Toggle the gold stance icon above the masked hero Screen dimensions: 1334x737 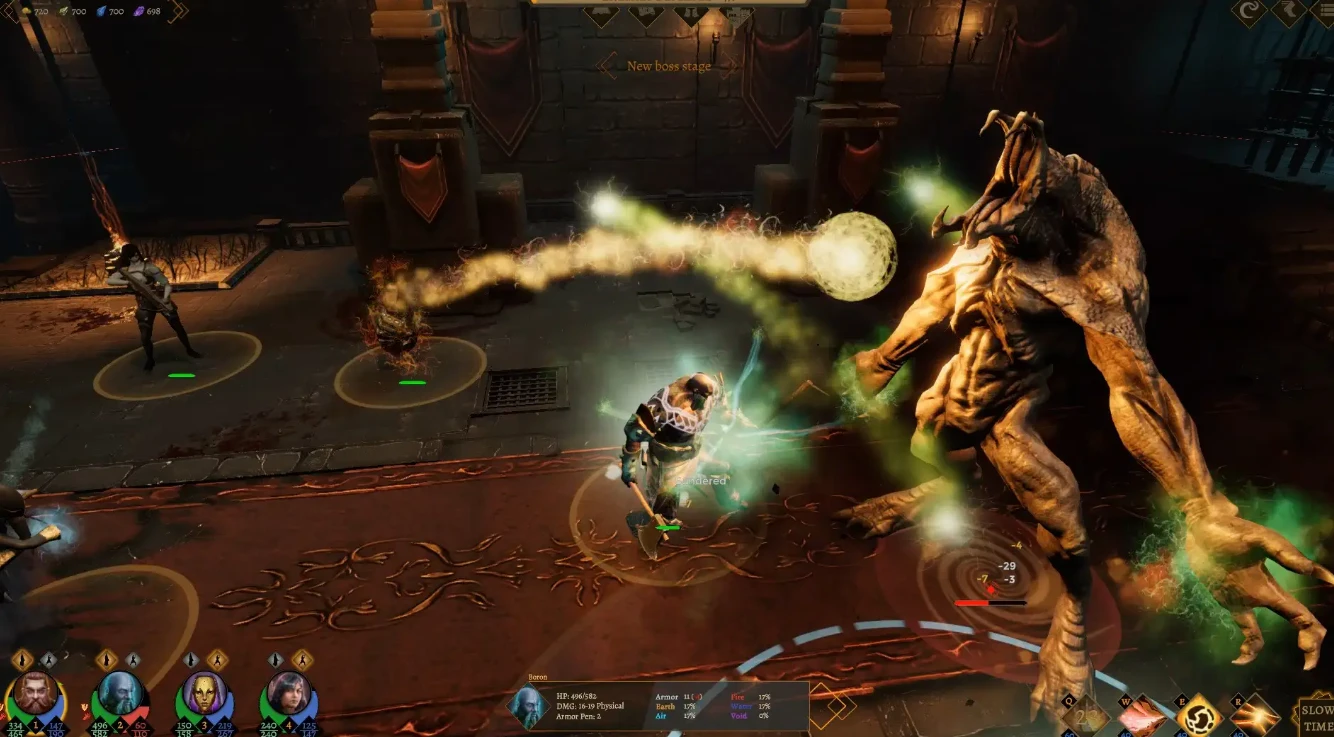216,660
